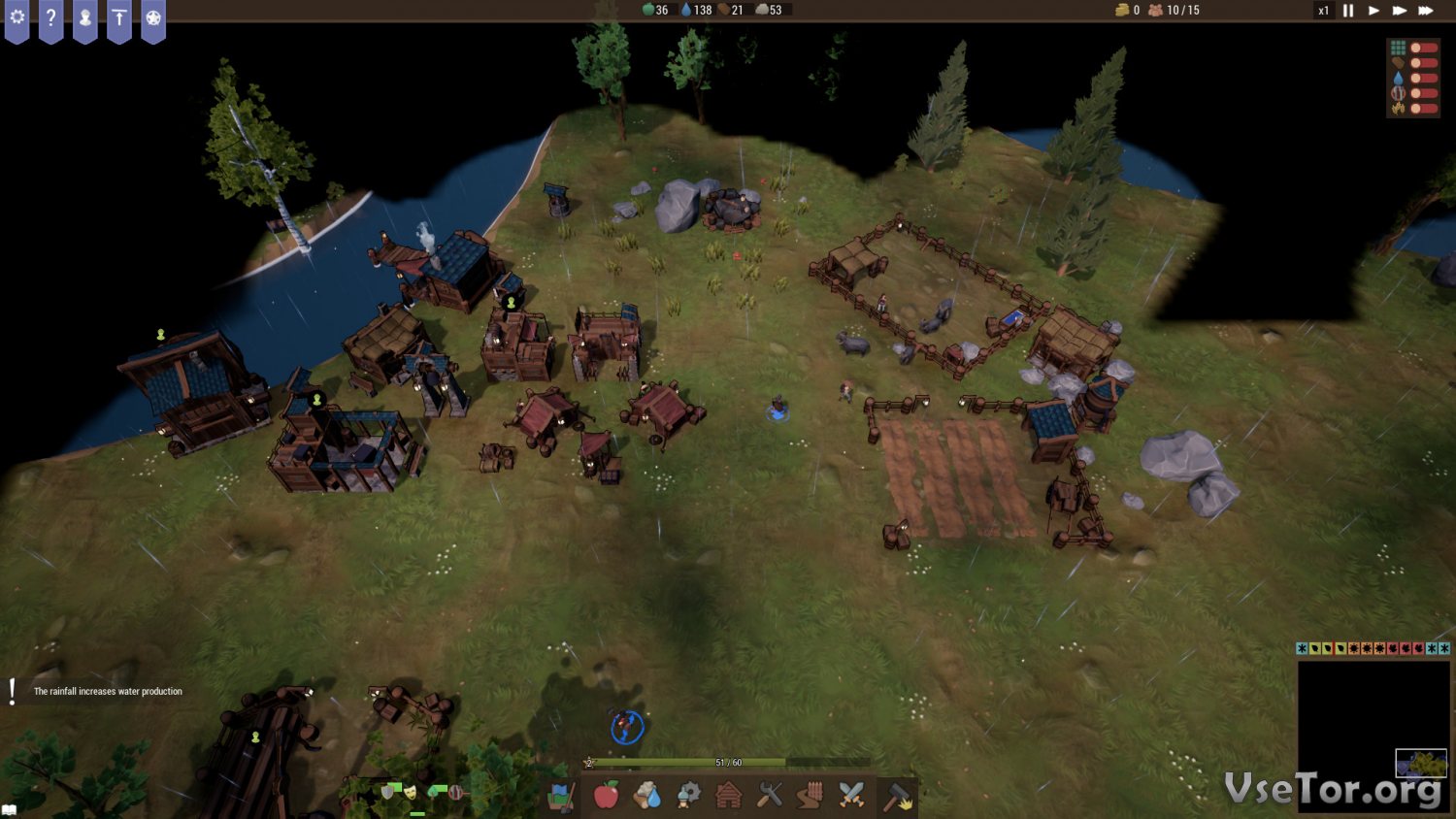The width and height of the screenshot is (1456, 819).
Task: Pause the game
Action: (x=1348, y=11)
